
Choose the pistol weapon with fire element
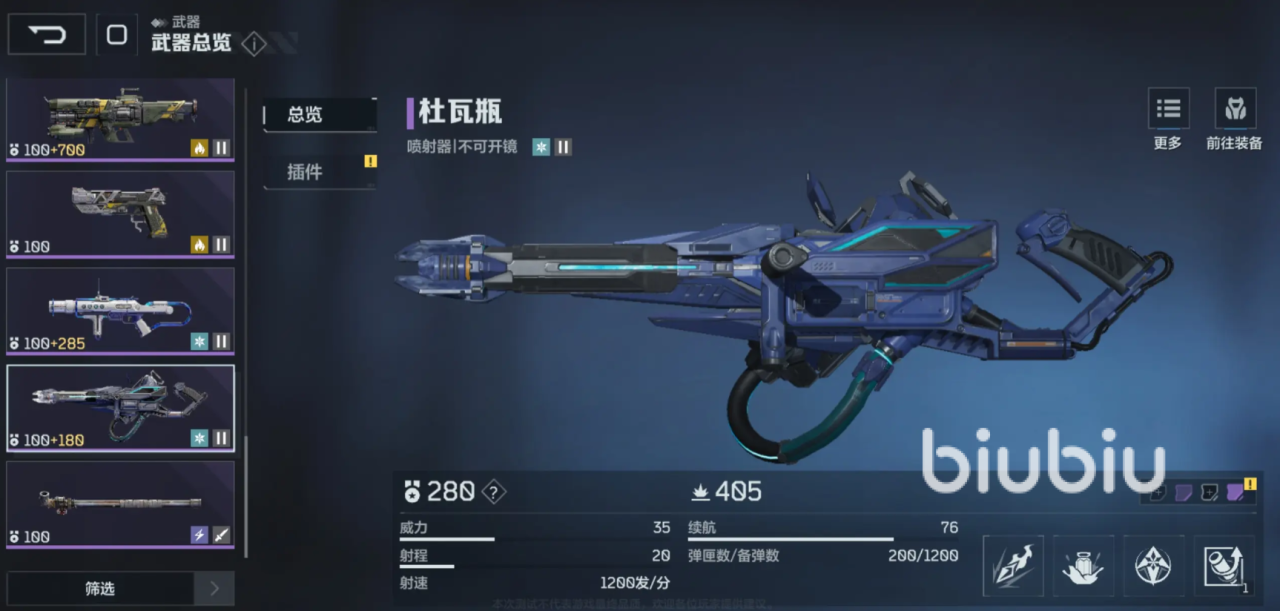tap(120, 214)
